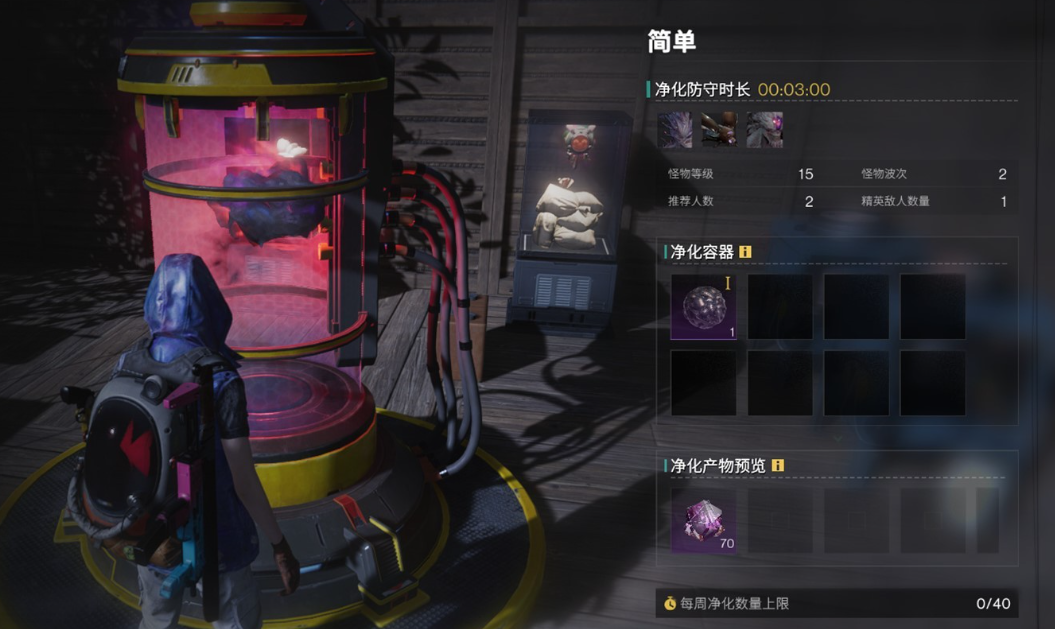The width and height of the screenshot is (1055, 629).
Task: View the spiky grey monster portrait
Action: (675, 130)
